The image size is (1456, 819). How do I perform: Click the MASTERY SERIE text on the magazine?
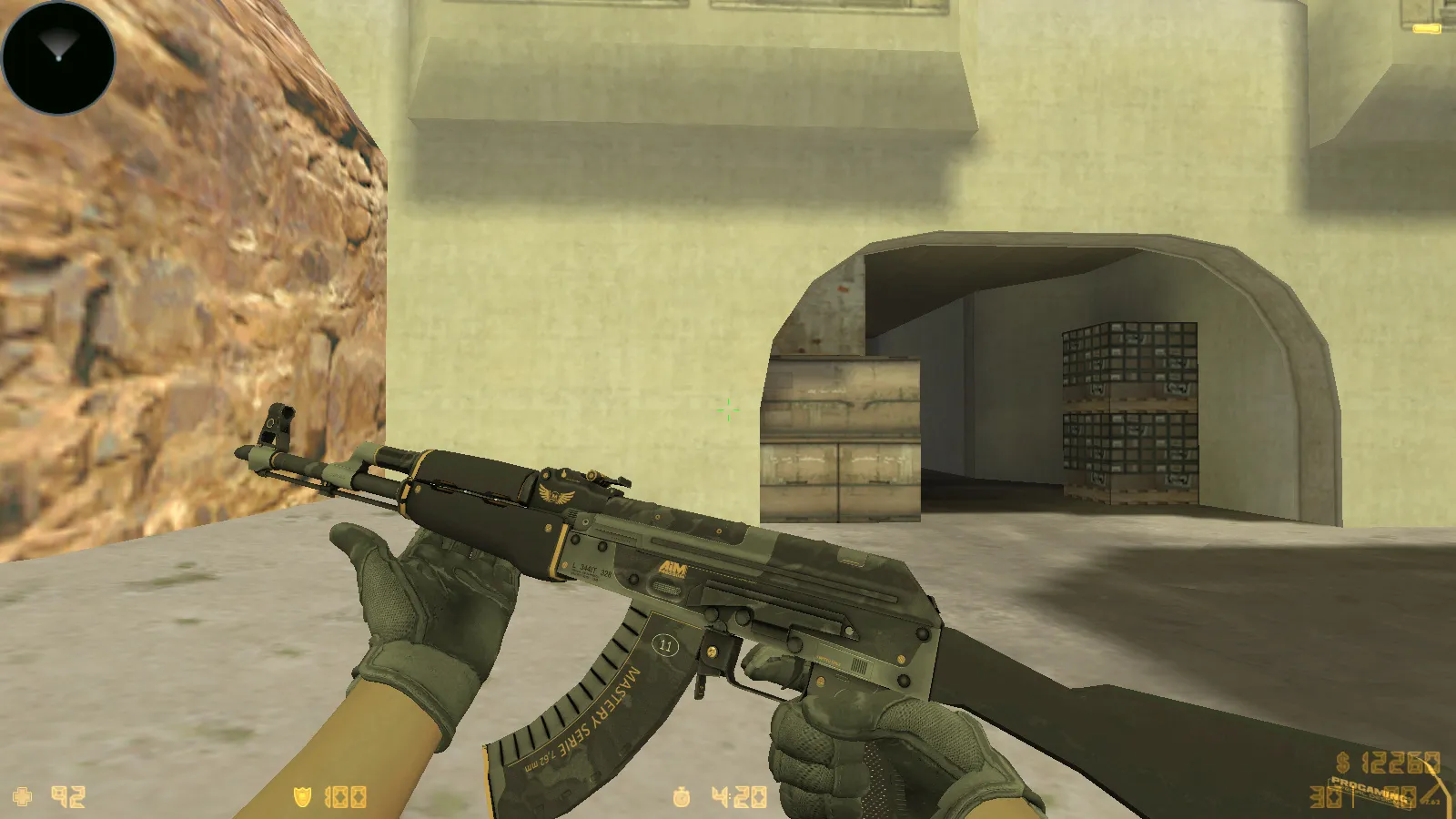click(x=601, y=705)
